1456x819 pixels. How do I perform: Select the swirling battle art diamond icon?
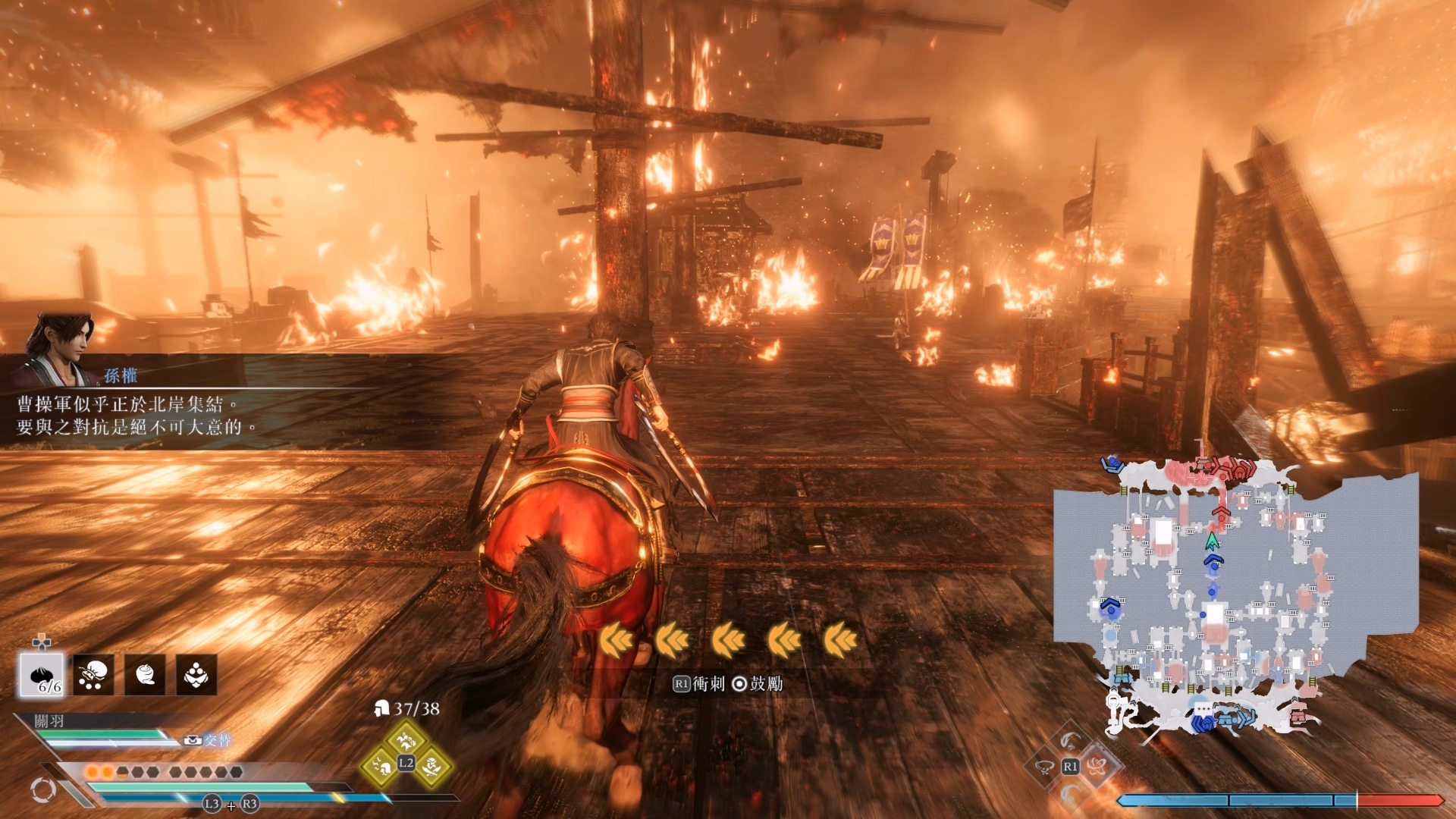click(x=1096, y=766)
